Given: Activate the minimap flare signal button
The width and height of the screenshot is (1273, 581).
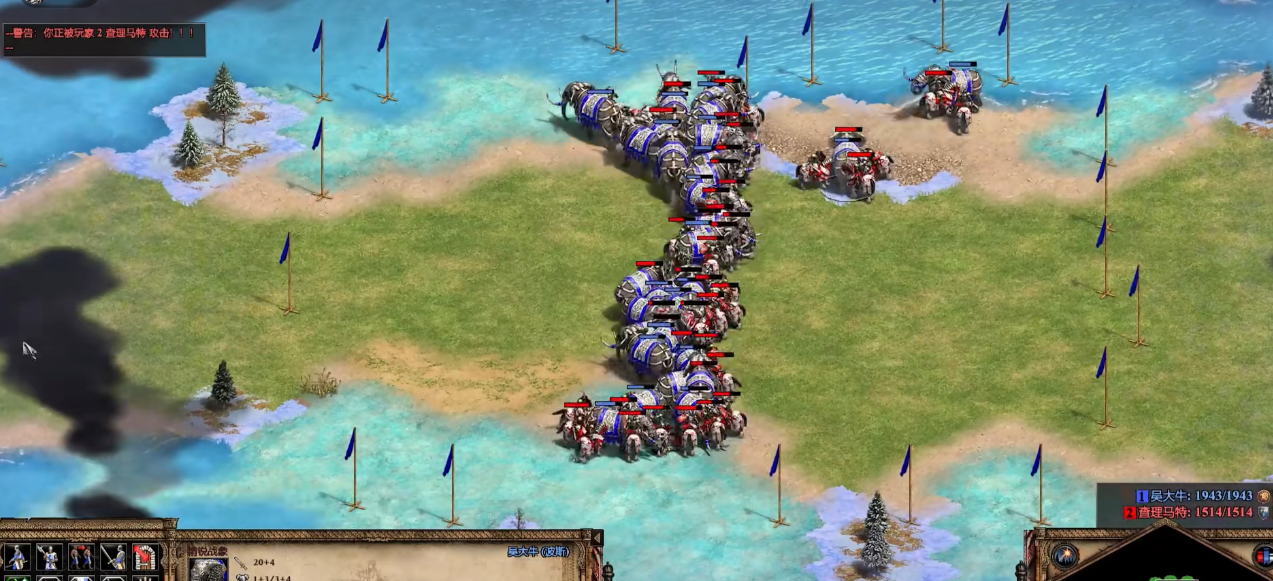Looking at the screenshot, I should (x=1064, y=556).
